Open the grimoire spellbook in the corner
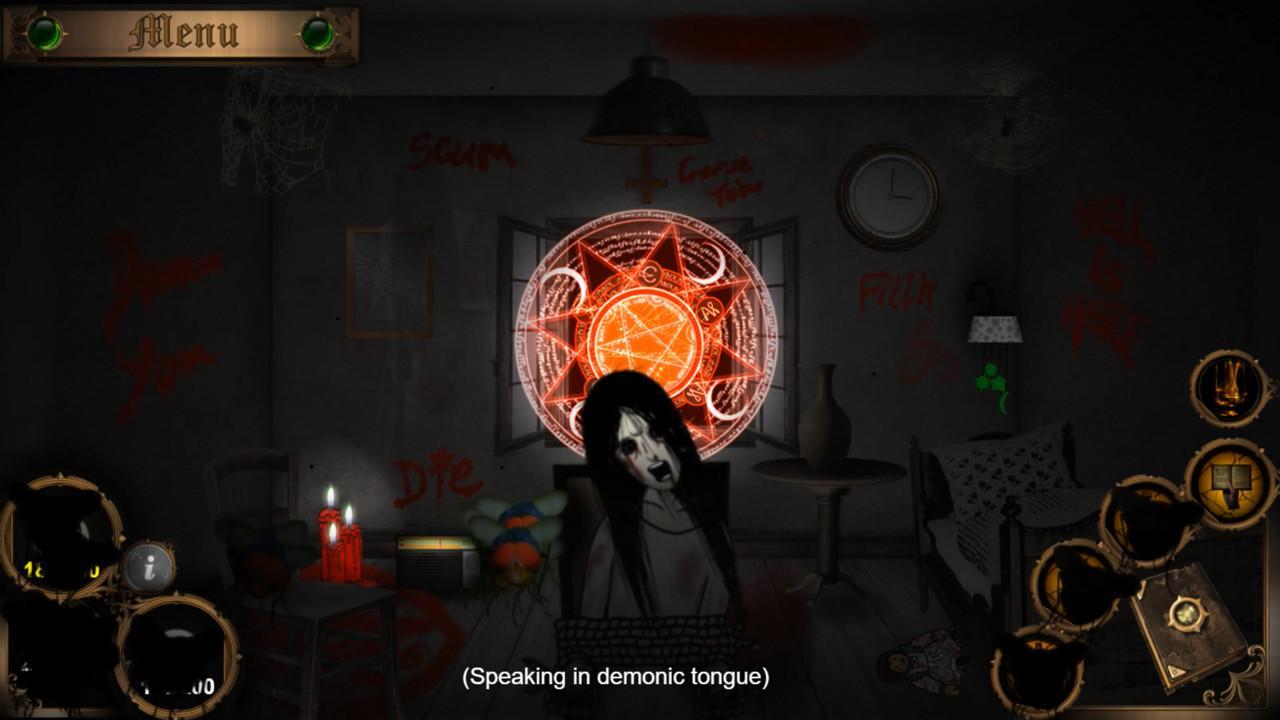Image resolution: width=1280 pixels, height=720 pixels. (x=1187, y=620)
